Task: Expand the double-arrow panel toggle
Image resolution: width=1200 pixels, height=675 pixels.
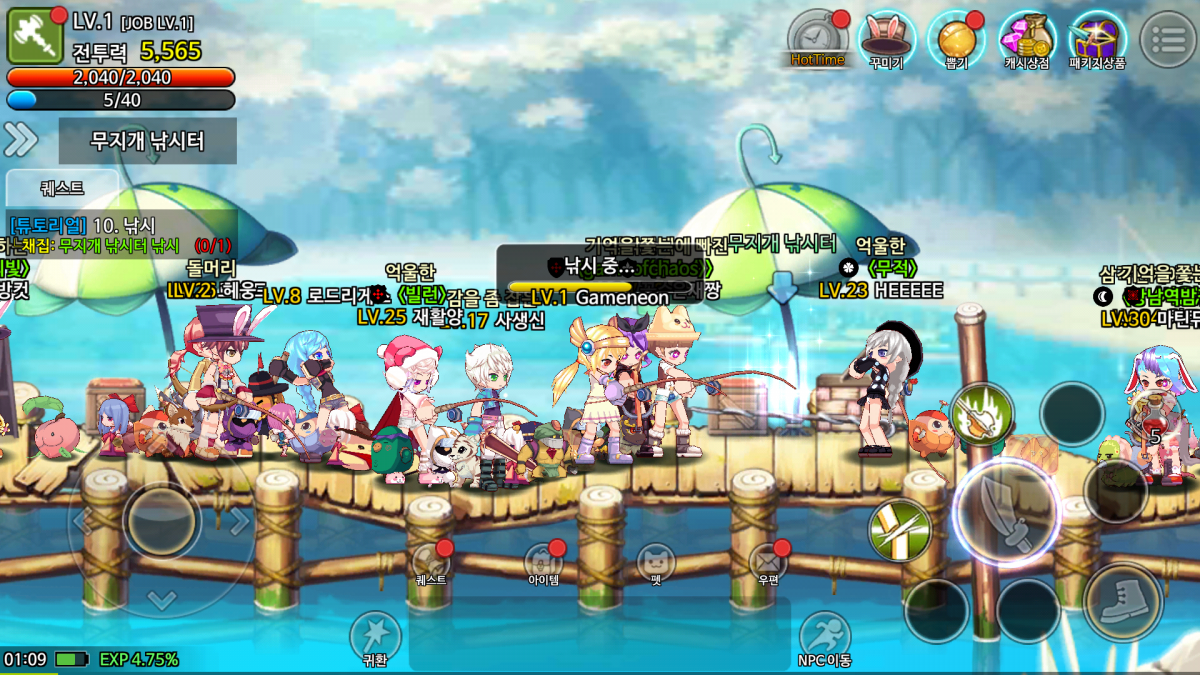Action: click(21, 140)
